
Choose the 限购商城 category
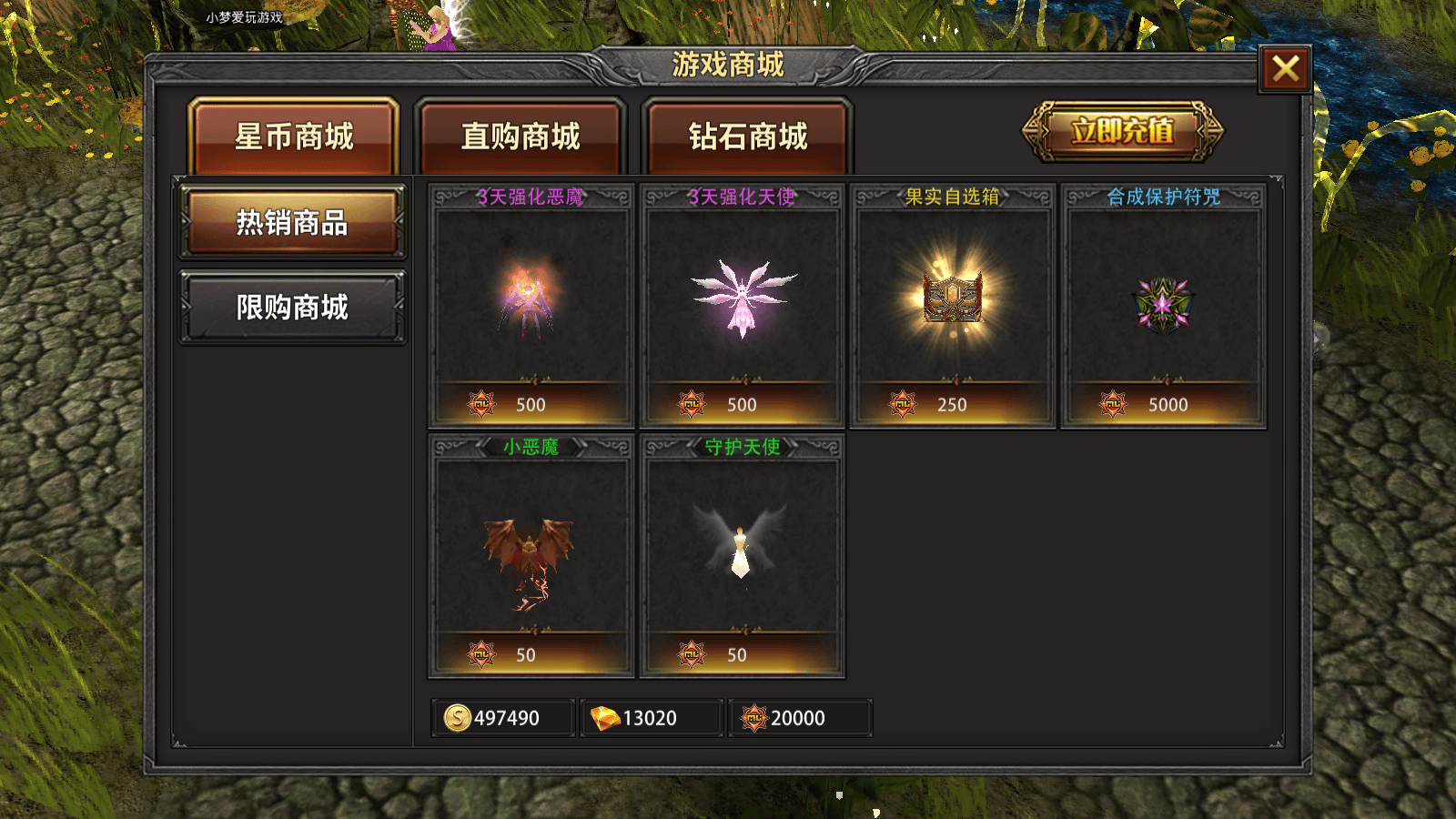(292, 308)
